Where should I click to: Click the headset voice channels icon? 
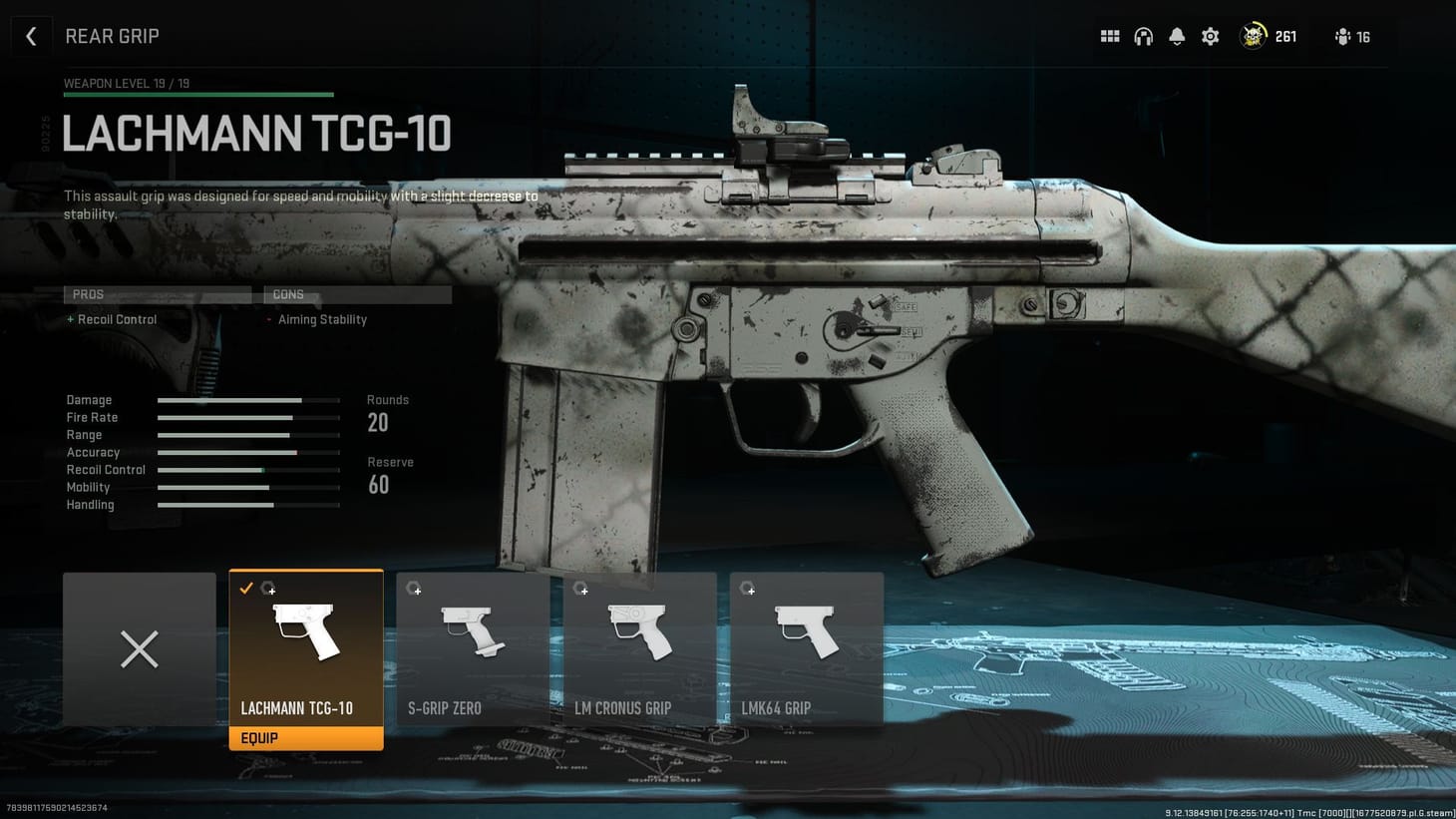coord(1143,36)
